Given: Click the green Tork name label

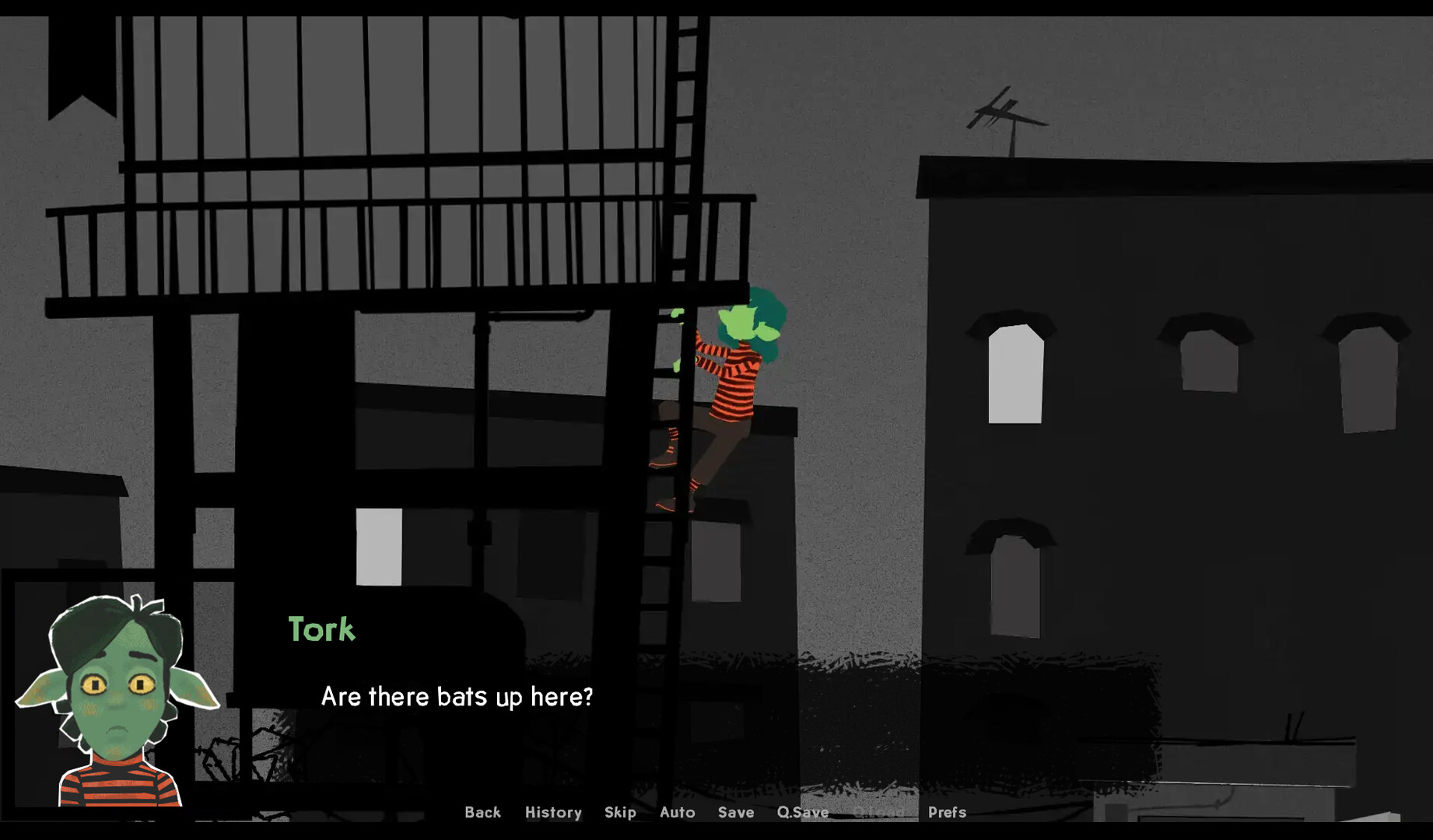Looking at the screenshot, I should pyautogui.click(x=322, y=630).
